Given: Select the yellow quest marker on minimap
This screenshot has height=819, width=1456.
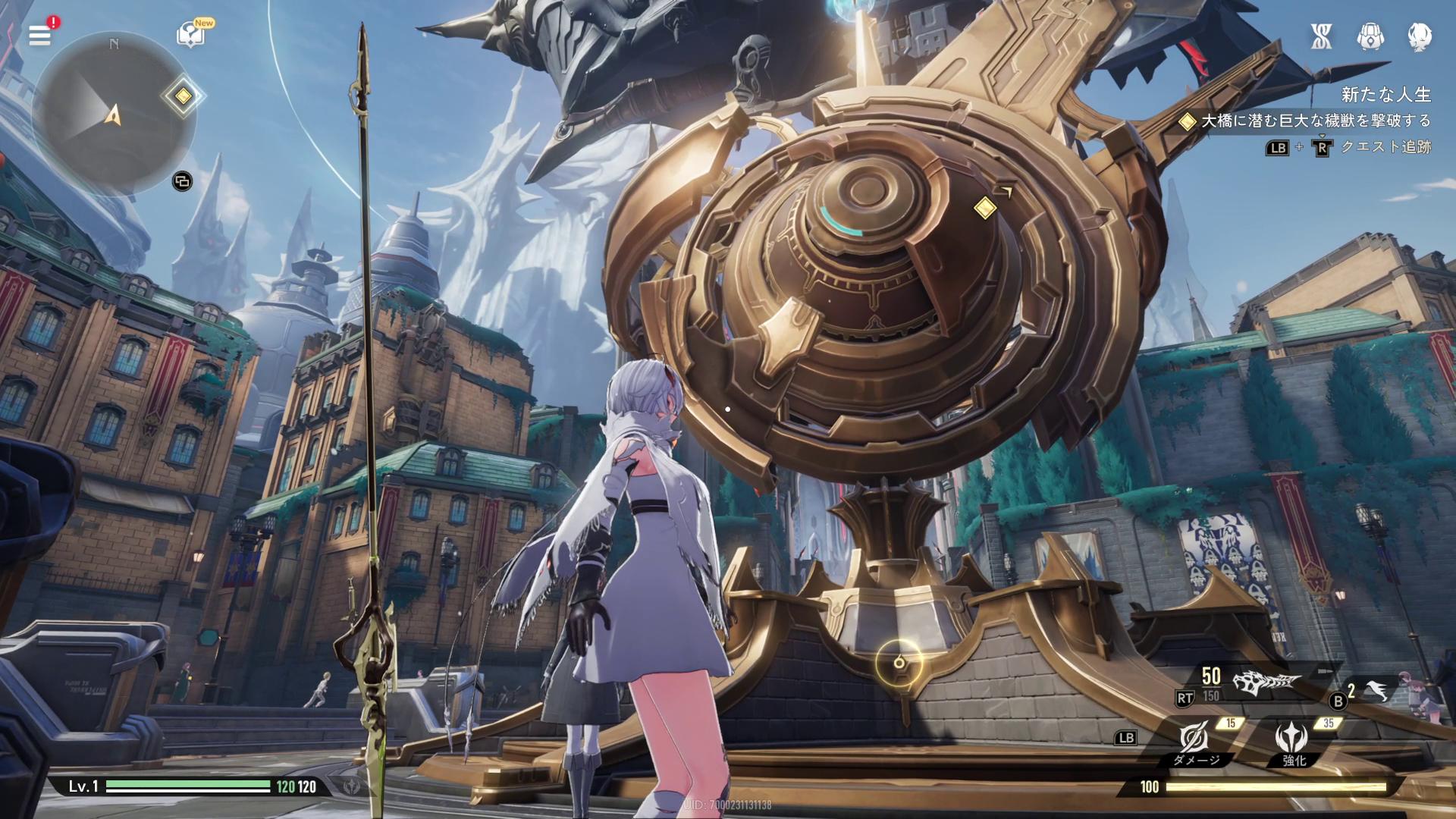Looking at the screenshot, I should click(183, 96).
